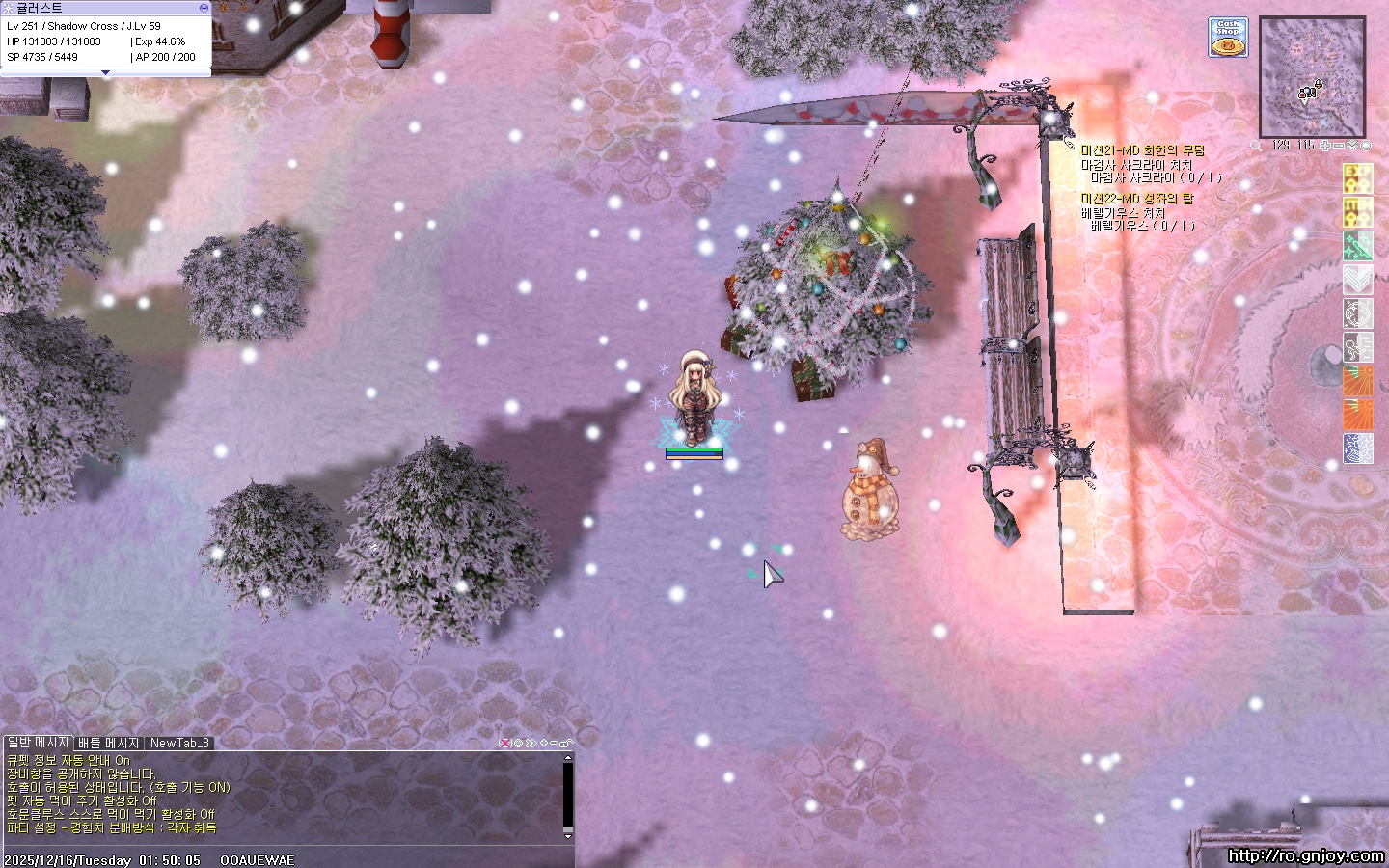Switch to the 배틀 메시지 chat tab

click(x=109, y=743)
